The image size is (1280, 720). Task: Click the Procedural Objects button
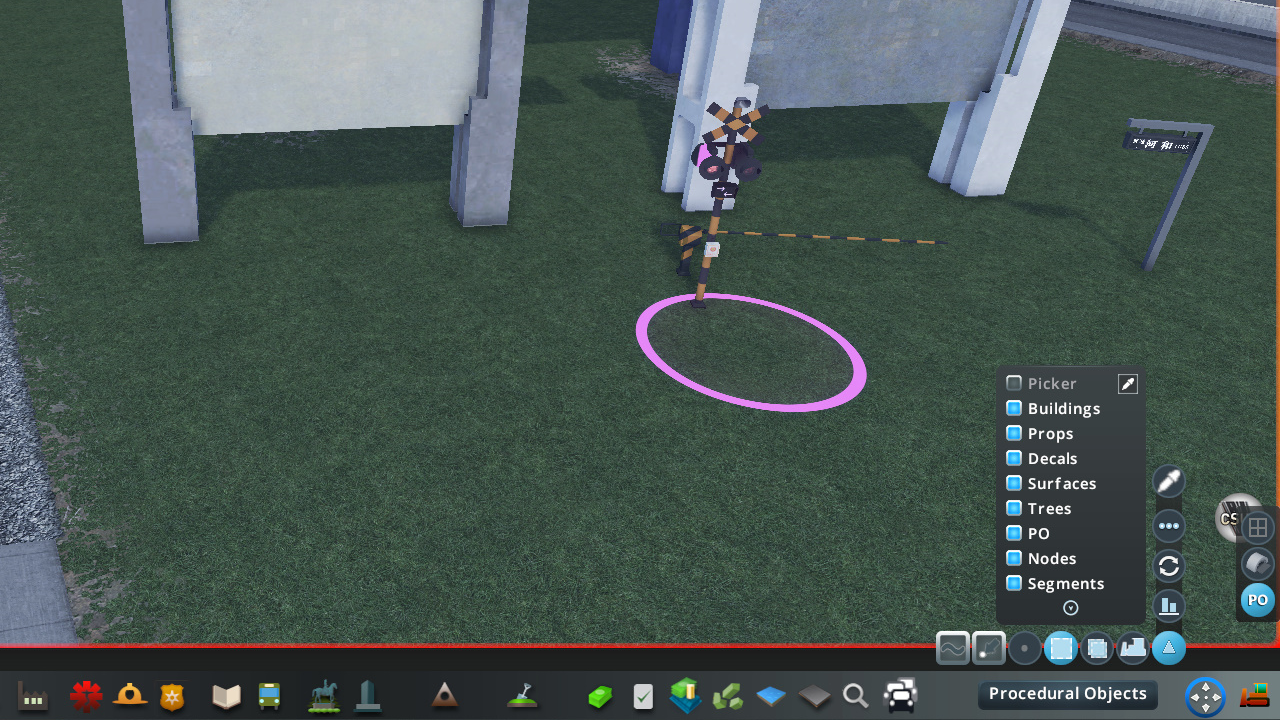(x=1067, y=693)
